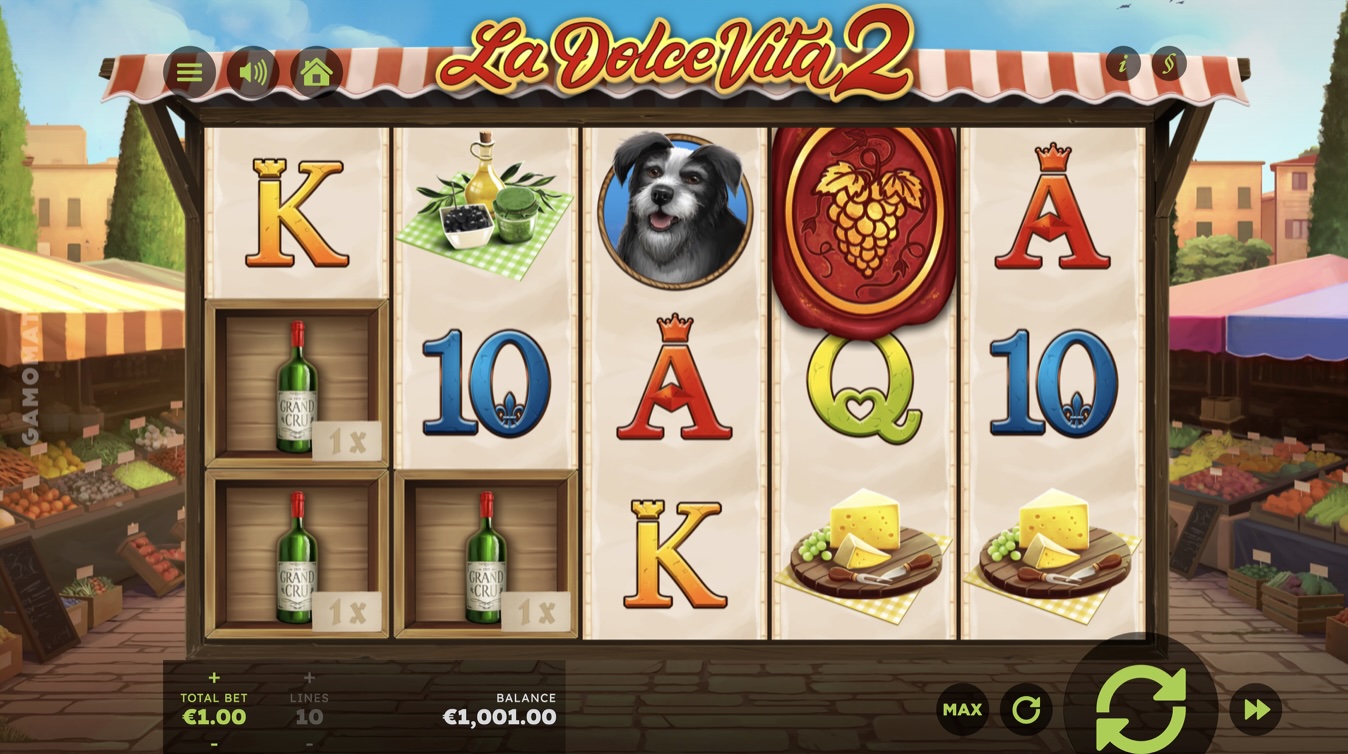Enable fast-forward turbo spin
The image size is (1348, 754).
(x=1256, y=710)
